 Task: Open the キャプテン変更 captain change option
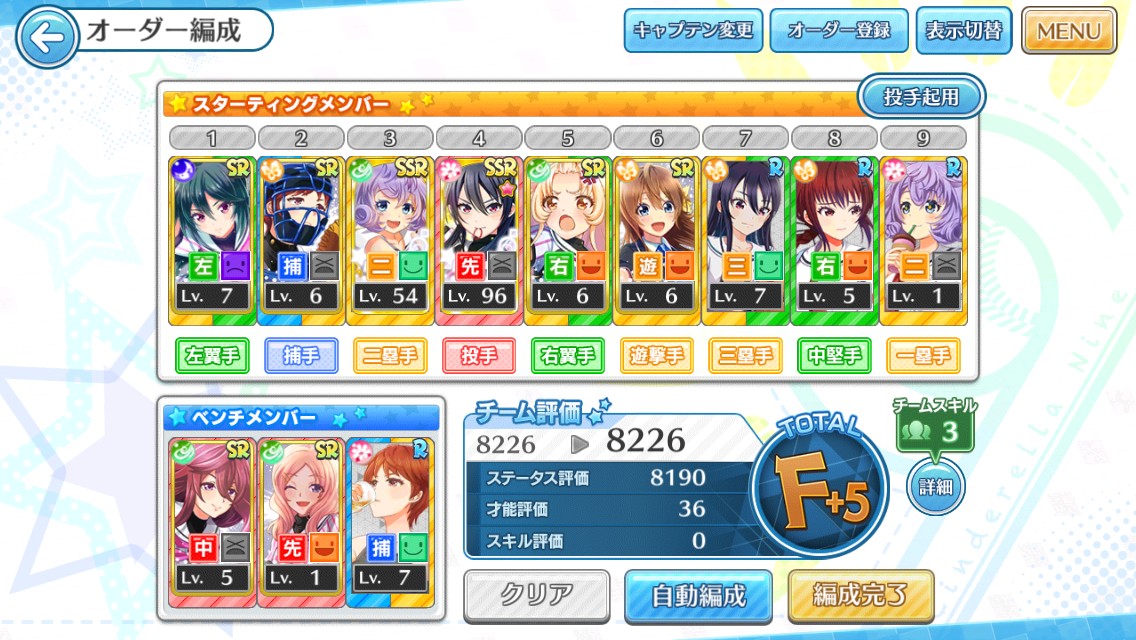pos(693,31)
